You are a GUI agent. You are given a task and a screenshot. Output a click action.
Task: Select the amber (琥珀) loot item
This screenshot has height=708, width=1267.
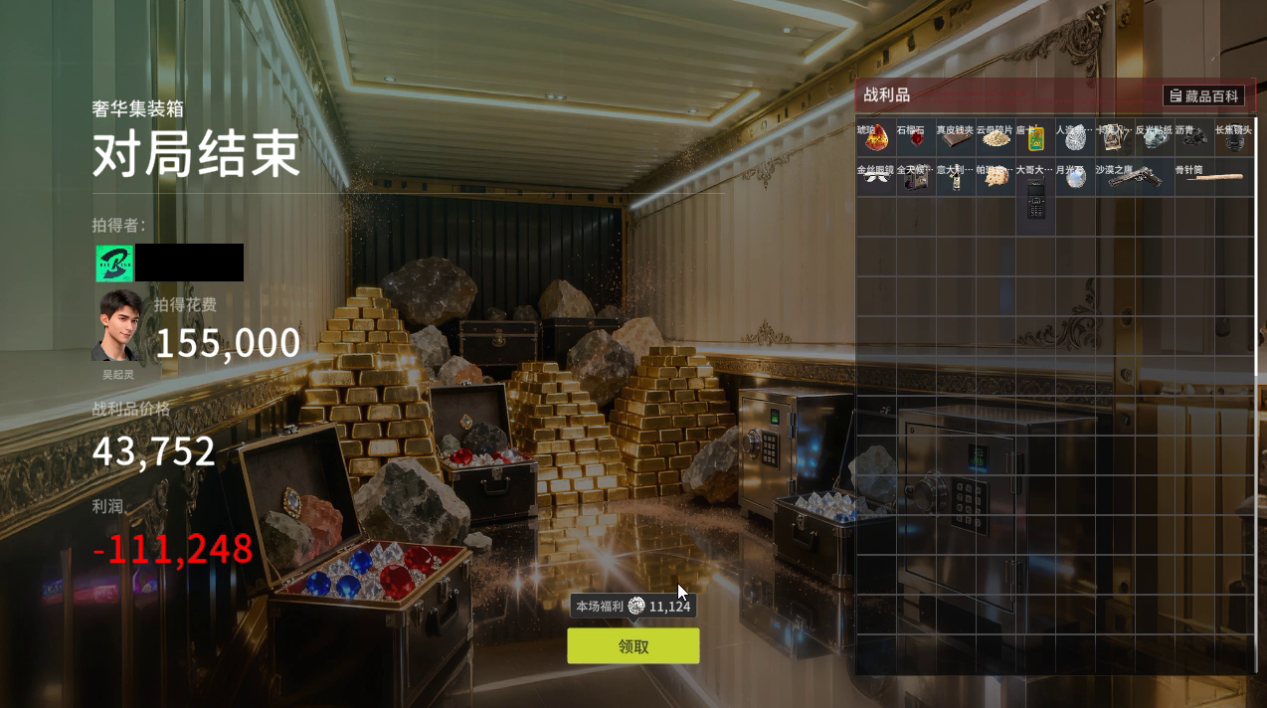[x=876, y=138]
